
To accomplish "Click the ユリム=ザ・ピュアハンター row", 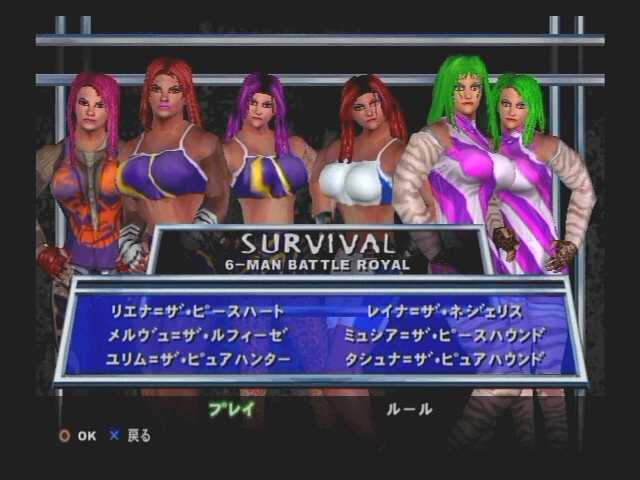I will pyautogui.click(x=199, y=358).
